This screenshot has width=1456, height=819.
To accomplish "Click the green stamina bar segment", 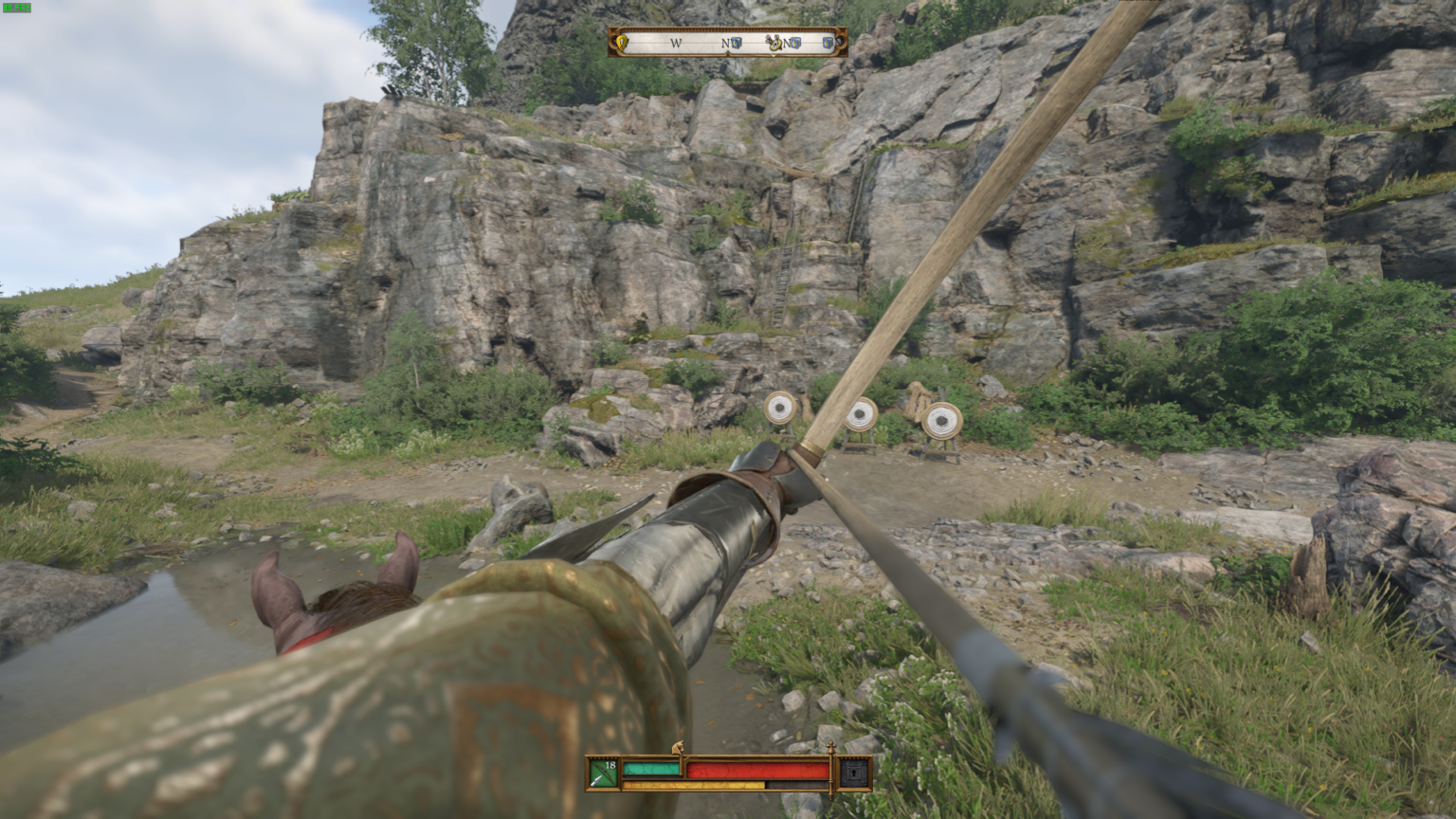I will tap(651, 770).
